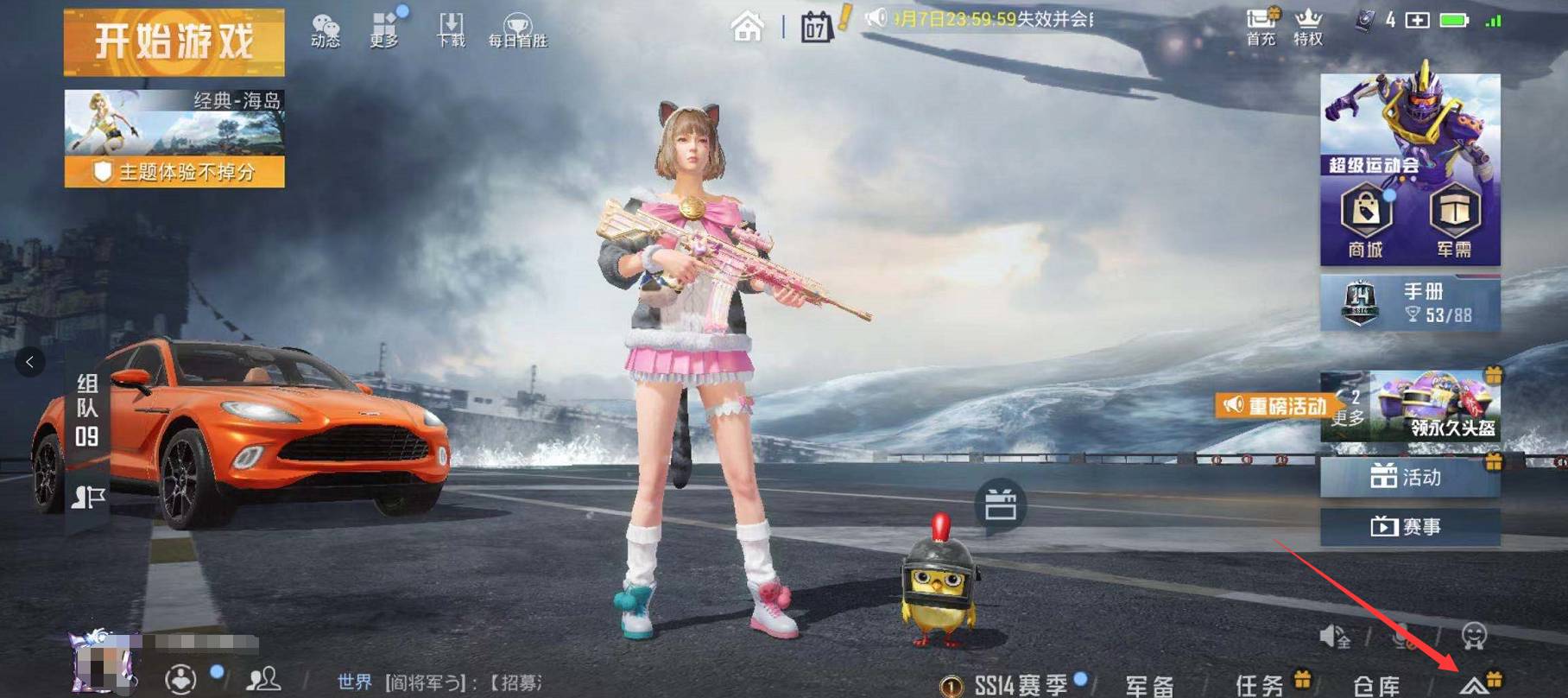Click the home icon at top center
This screenshot has height=698, width=1568.
pyautogui.click(x=749, y=26)
